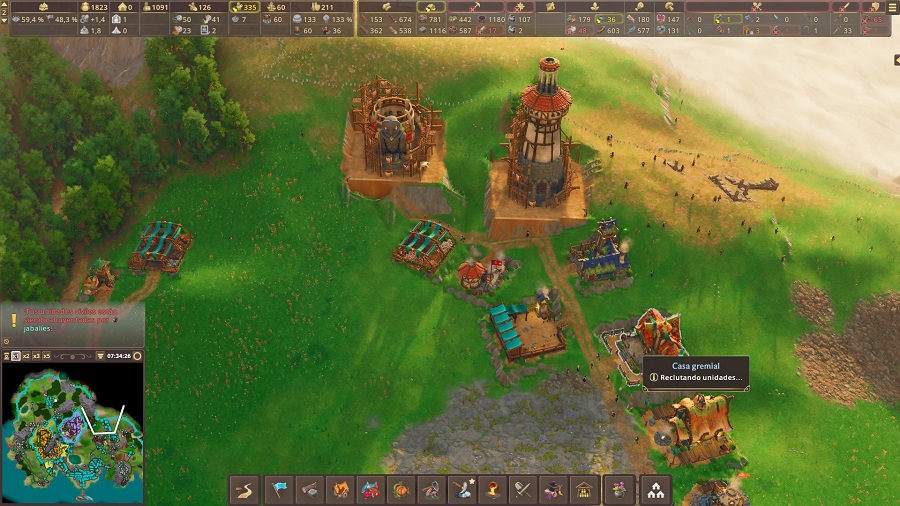Viewport: 900px width, 506px height.
Task: Select the fish and cherries food category
Action: click(370, 490)
